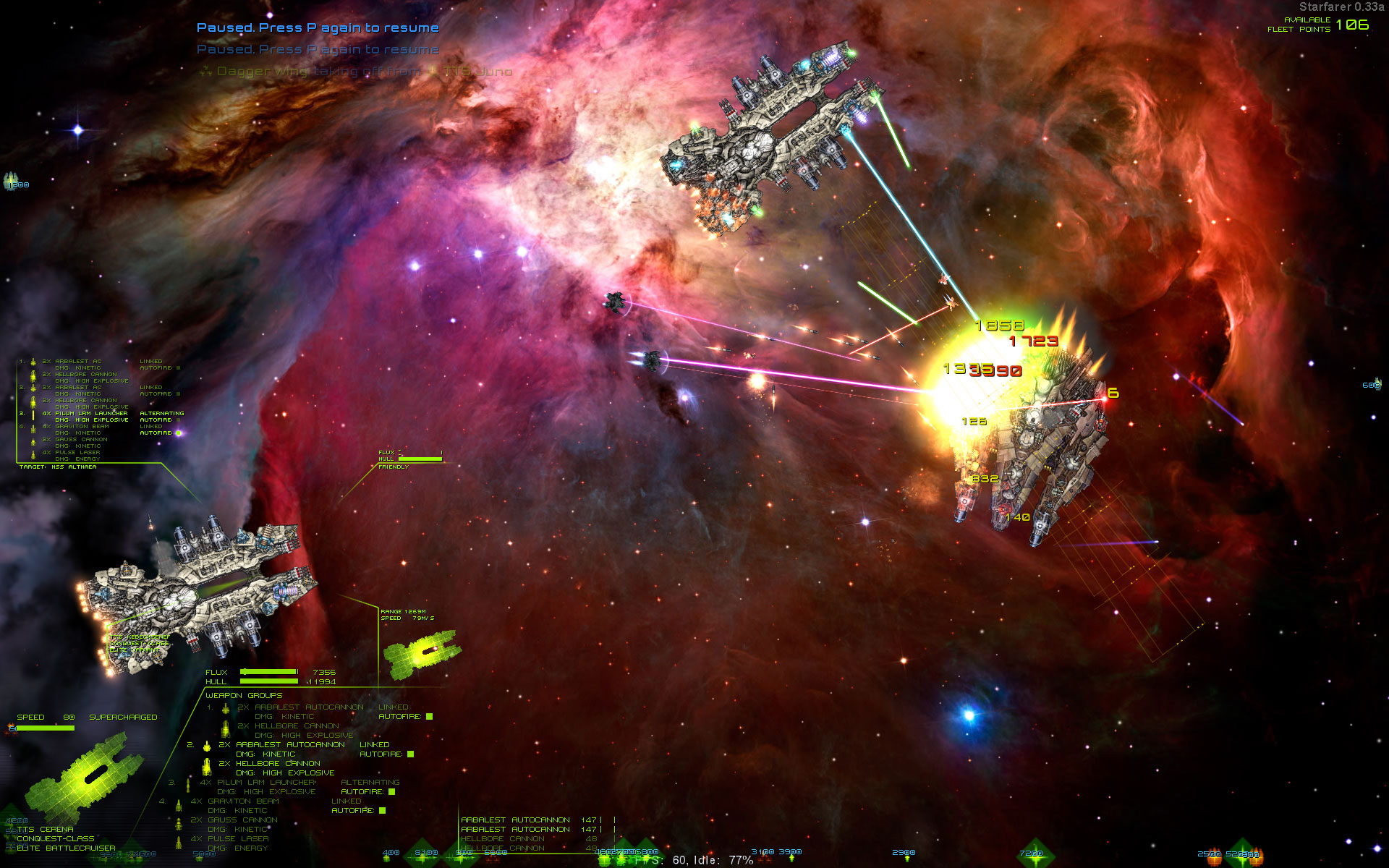Click the Paused press P to resume message
The width and height of the screenshot is (1389, 868).
pyautogui.click(x=318, y=27)
